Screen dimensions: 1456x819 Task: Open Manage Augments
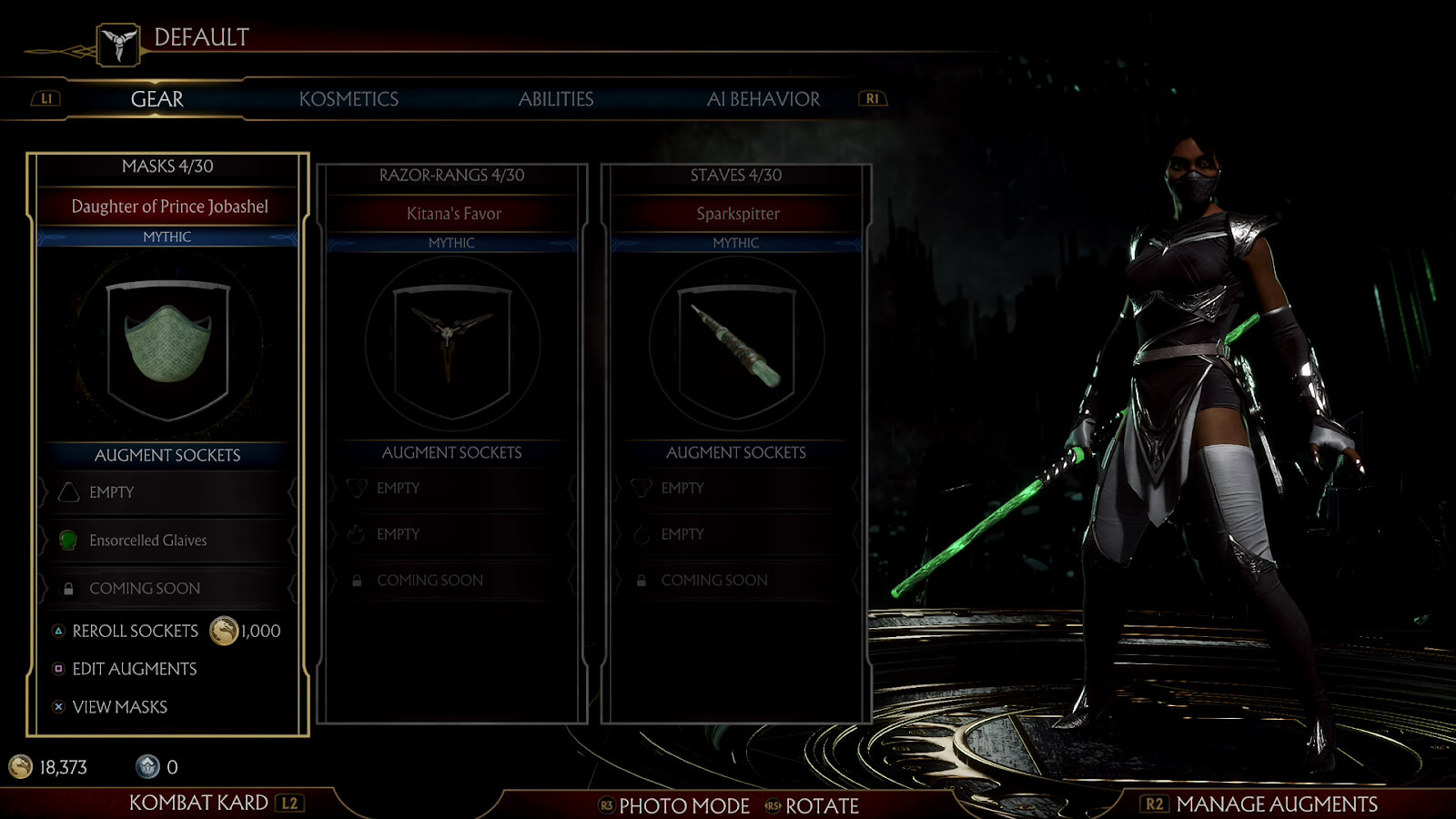point(1276,804)
